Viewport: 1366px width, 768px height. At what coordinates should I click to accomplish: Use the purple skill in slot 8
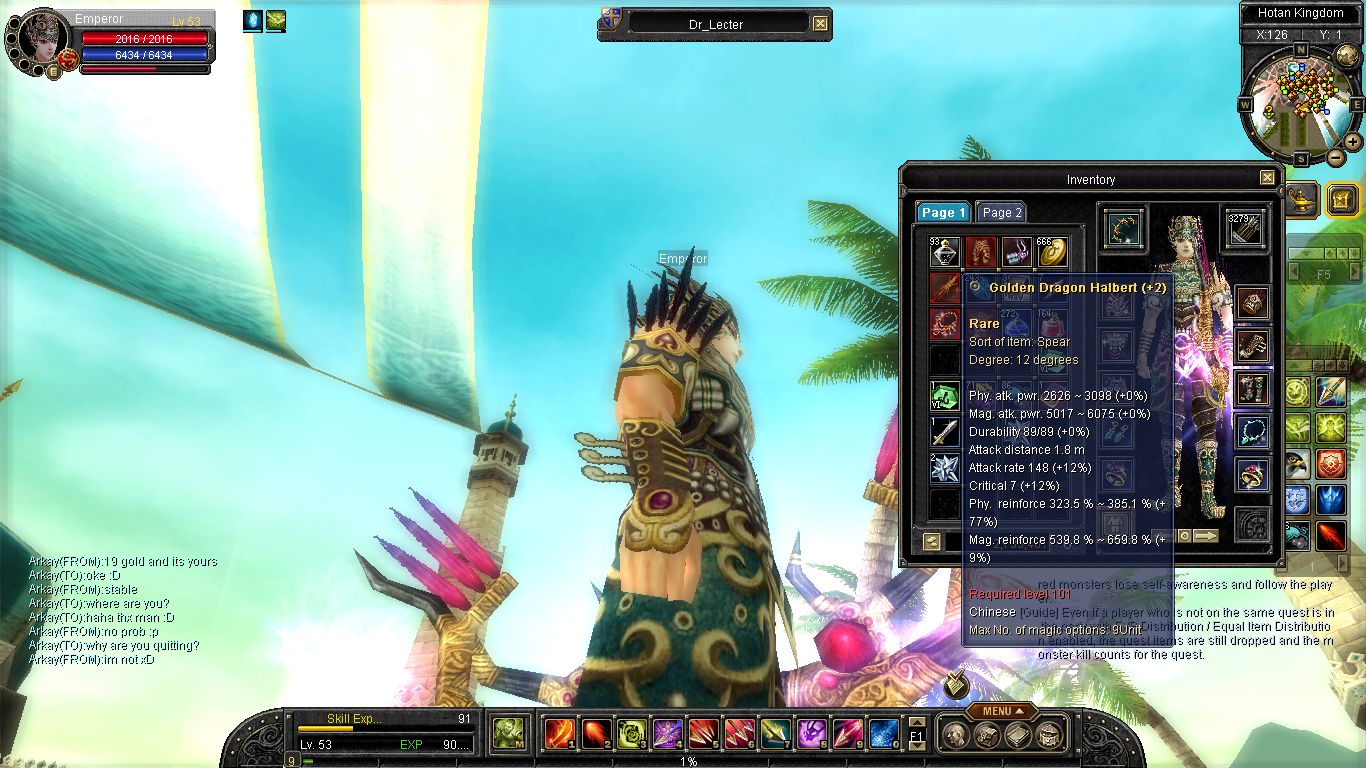tap(810, 734)
